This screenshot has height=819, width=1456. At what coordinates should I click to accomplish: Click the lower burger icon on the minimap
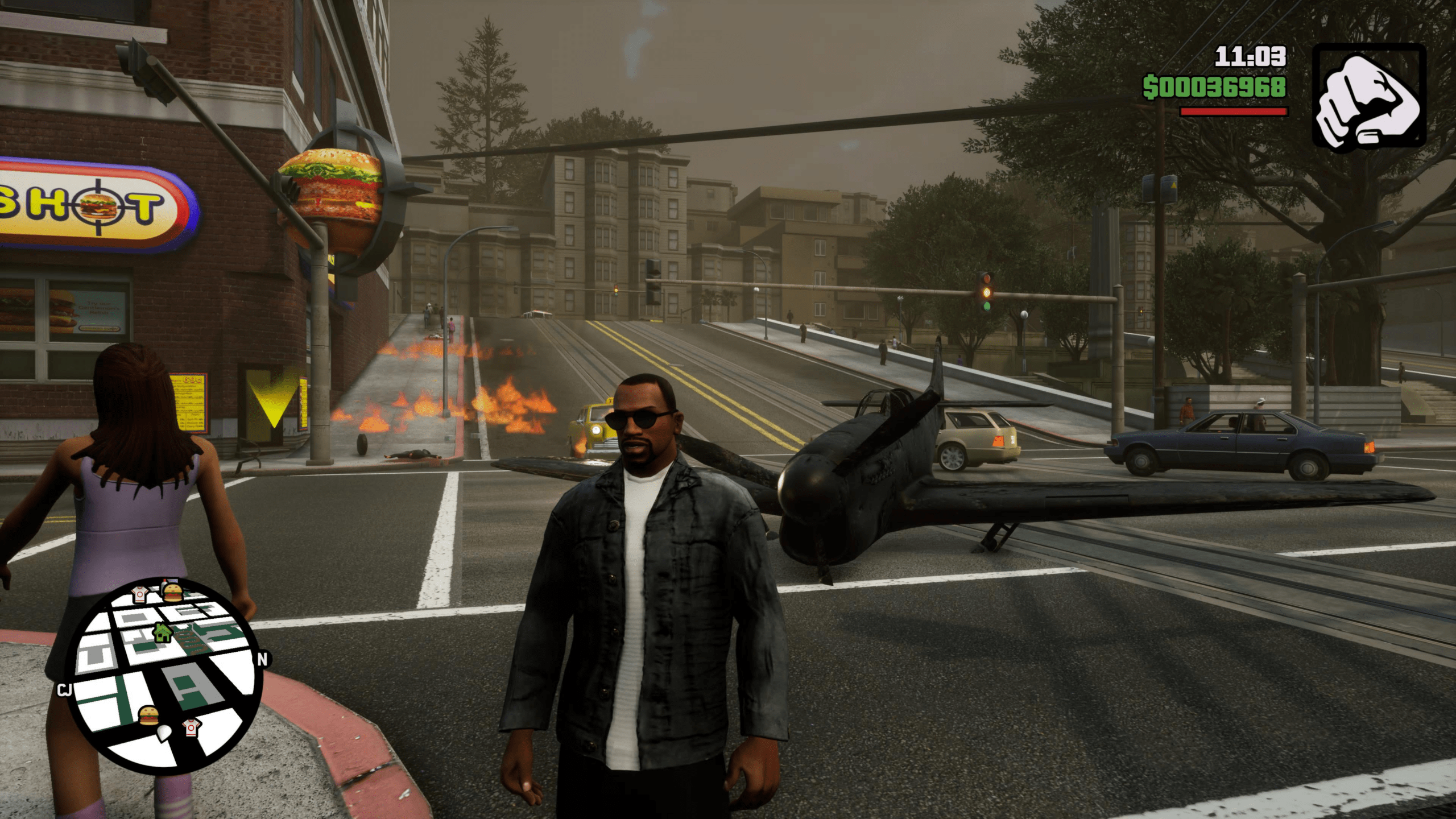[x=148, y=715]
